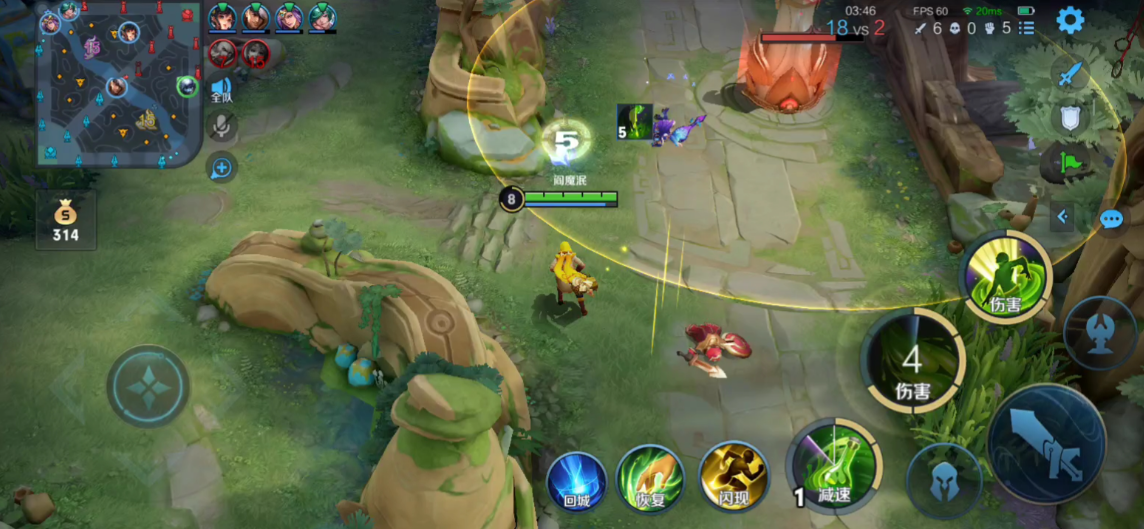The height and width of the screenshot is (529, 1144).
Task: Cast the 减速 slow skill
Action: (833, 465)
